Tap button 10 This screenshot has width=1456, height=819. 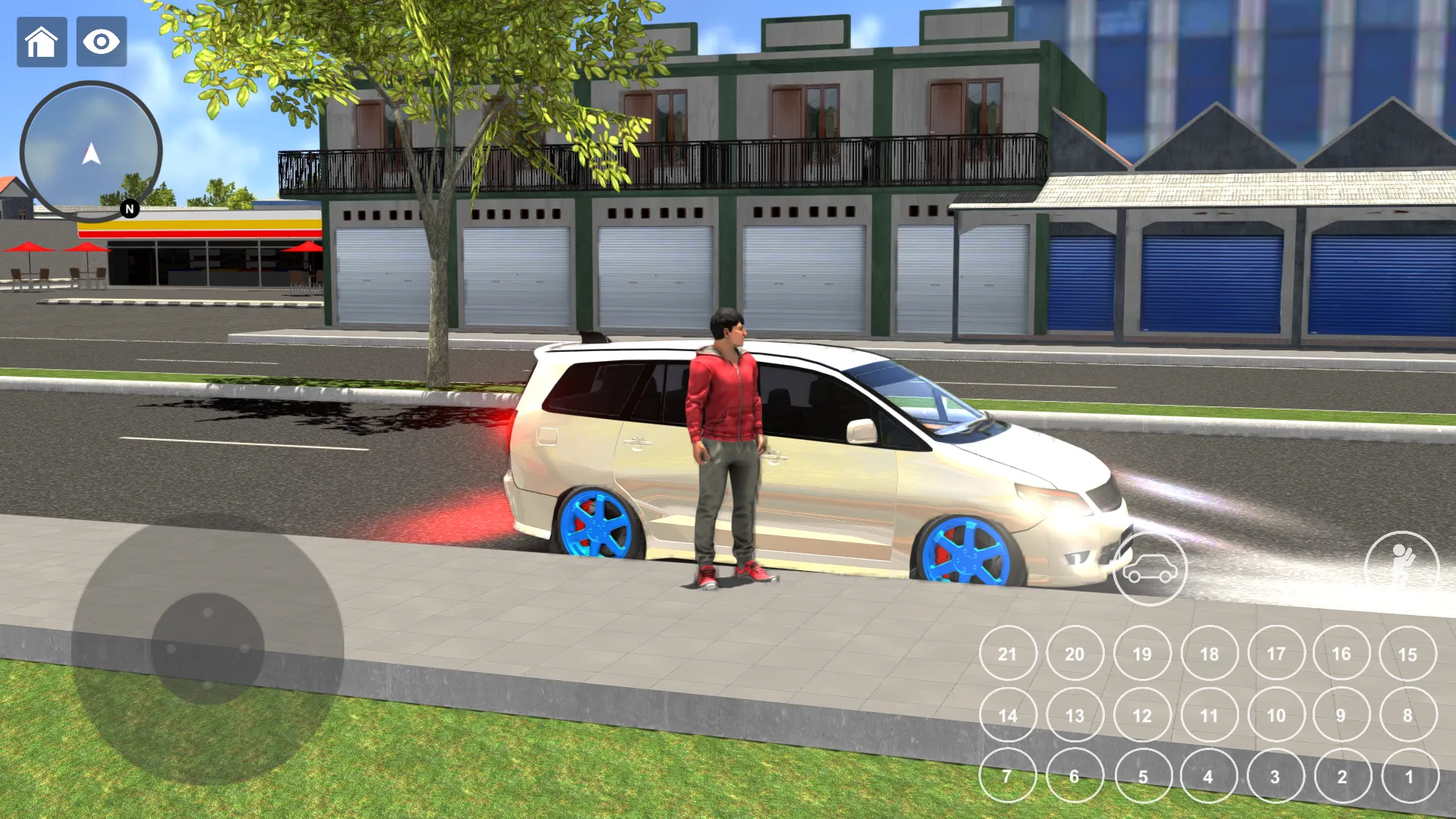coord(1275,714)
